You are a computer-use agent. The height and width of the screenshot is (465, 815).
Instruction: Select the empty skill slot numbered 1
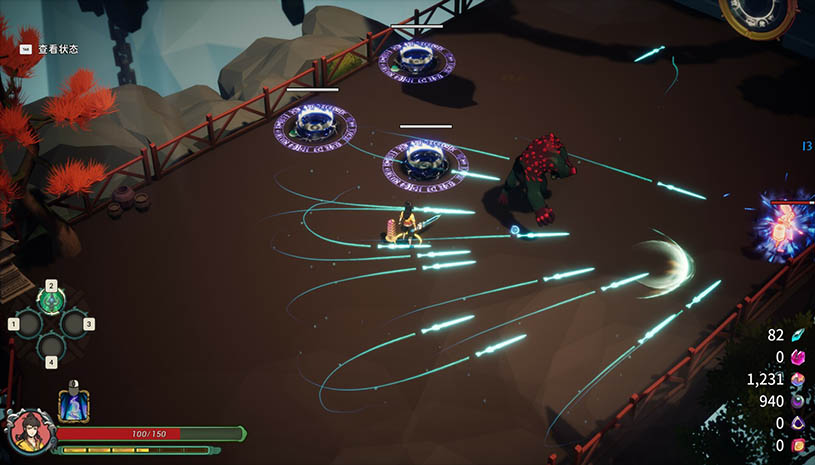(28, 323)
